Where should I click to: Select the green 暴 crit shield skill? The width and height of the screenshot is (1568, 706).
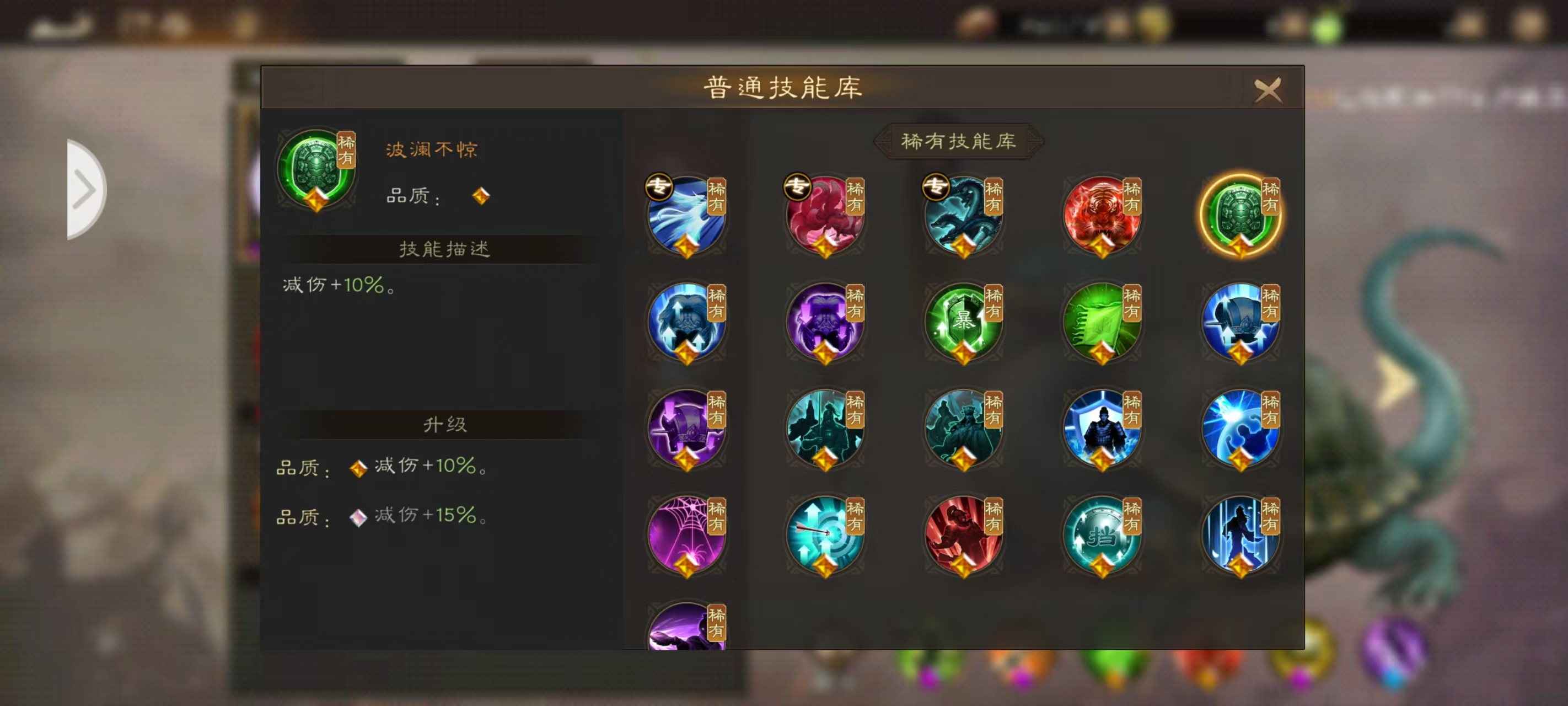pos(964,323)
